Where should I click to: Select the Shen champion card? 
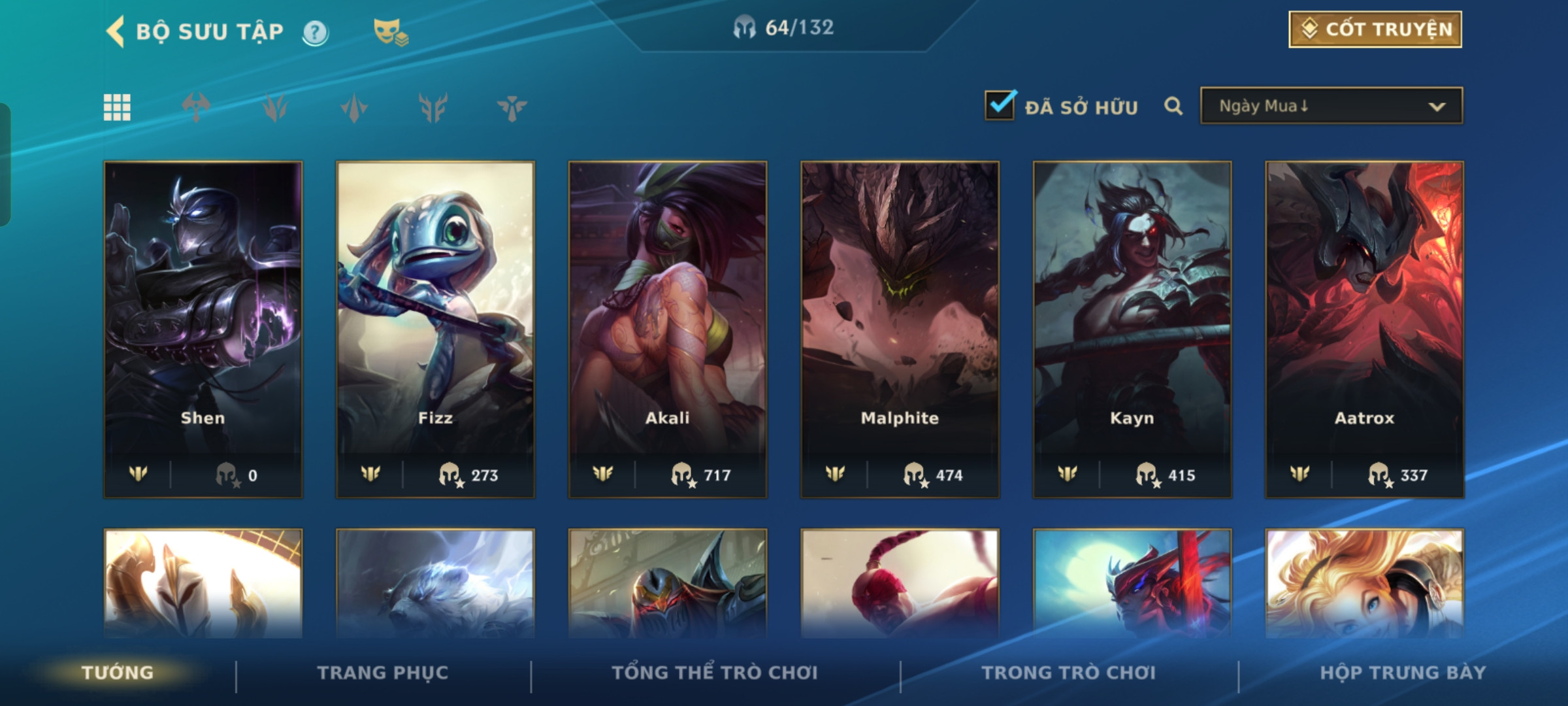(x=203, y=329)
